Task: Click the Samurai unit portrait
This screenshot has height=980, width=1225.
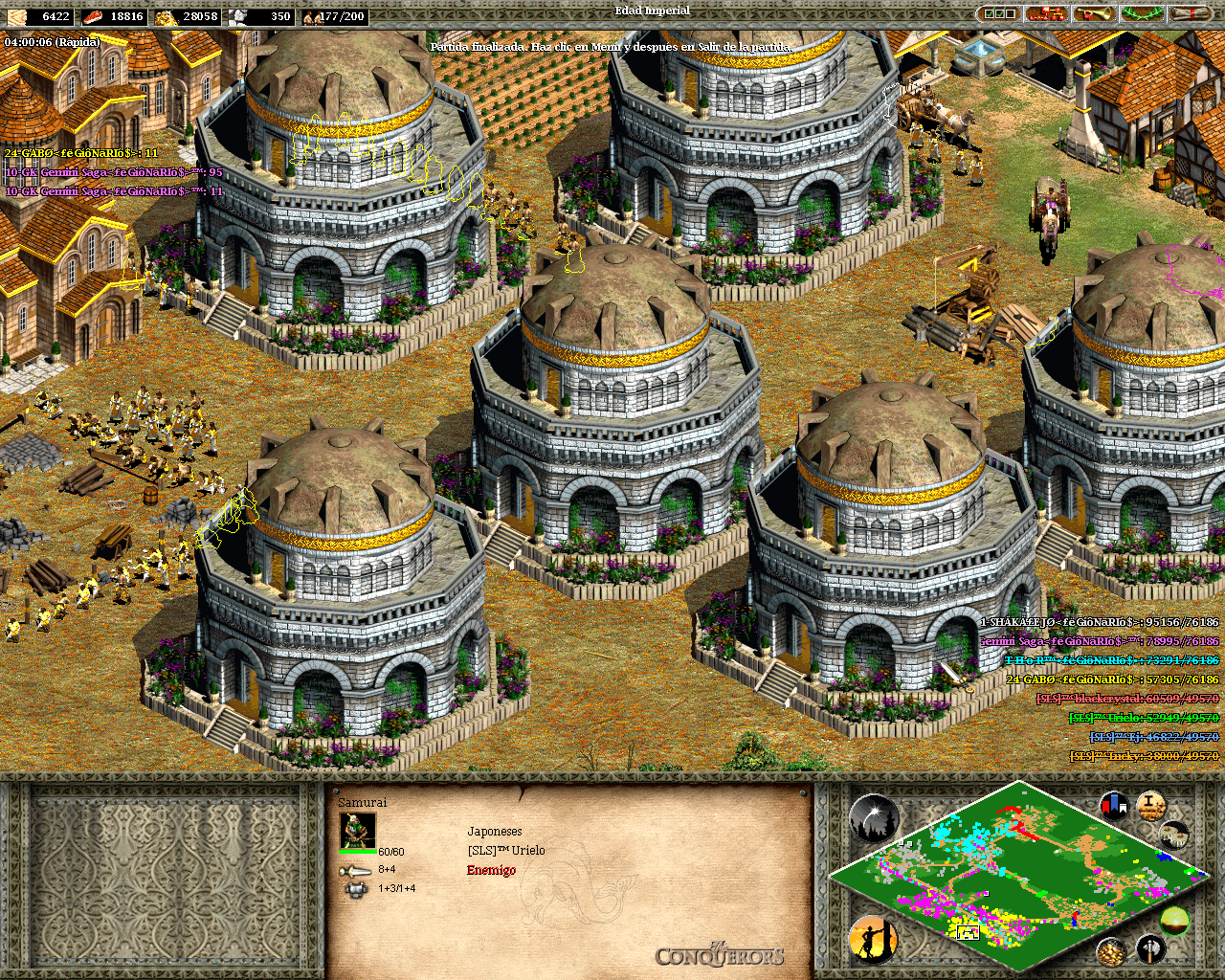Action: [x=359, y=831]
